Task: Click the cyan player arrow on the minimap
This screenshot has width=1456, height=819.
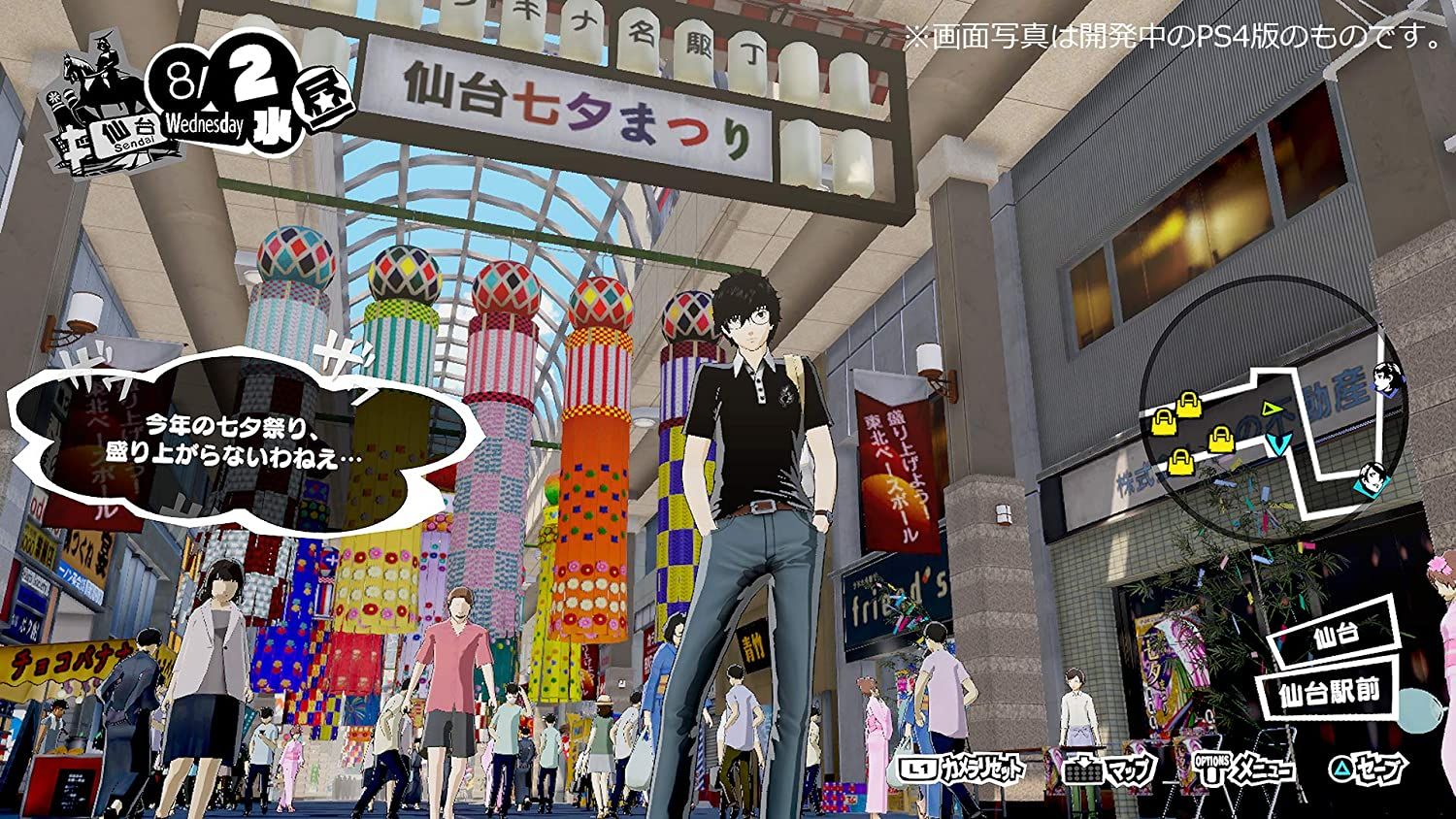Action: (1279, 442)
